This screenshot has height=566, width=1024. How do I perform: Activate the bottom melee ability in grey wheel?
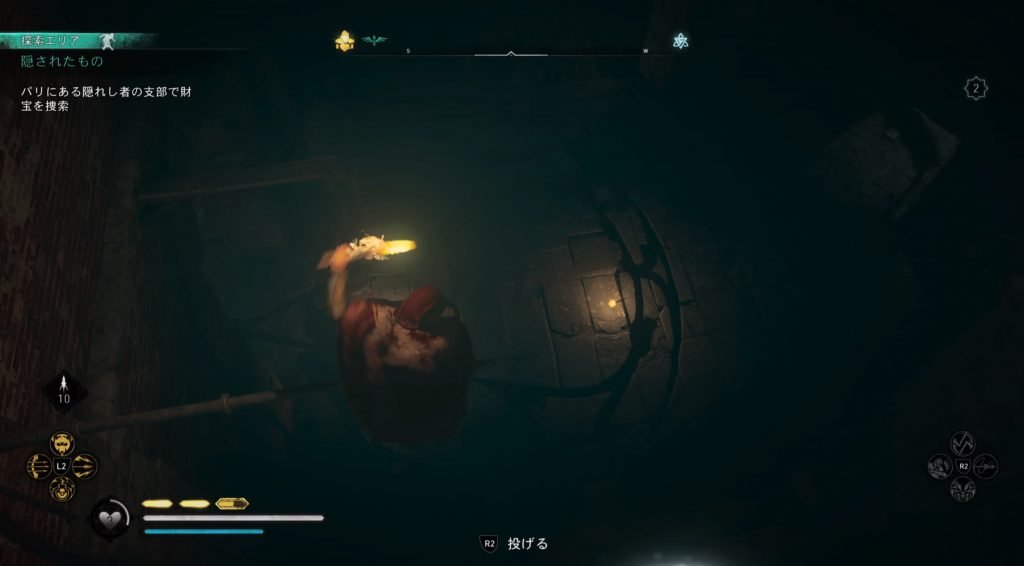[962, 489]
